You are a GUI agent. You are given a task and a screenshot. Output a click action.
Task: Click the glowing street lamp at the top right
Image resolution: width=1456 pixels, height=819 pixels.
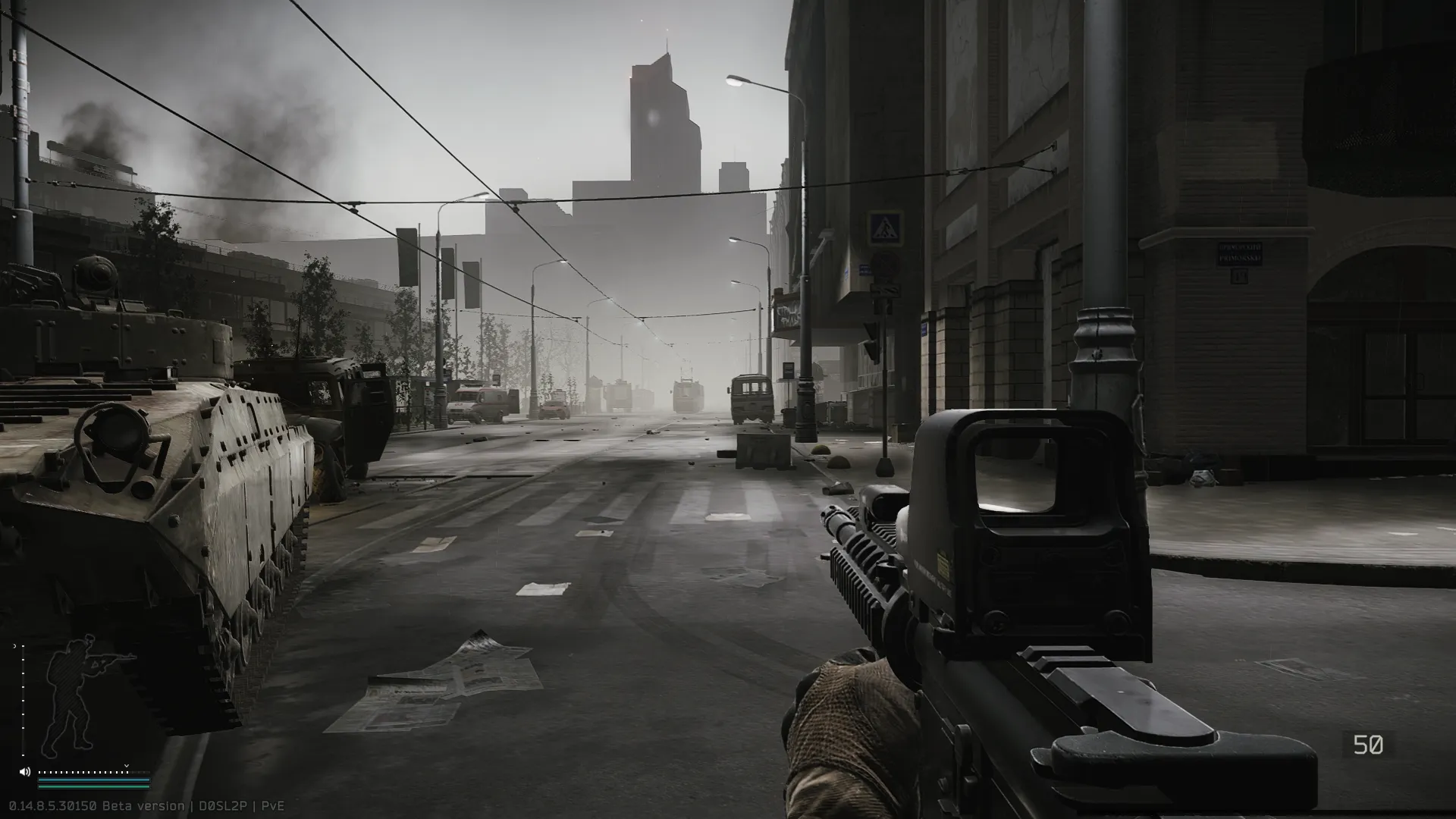pyautogui.click(x=736, y=83)
